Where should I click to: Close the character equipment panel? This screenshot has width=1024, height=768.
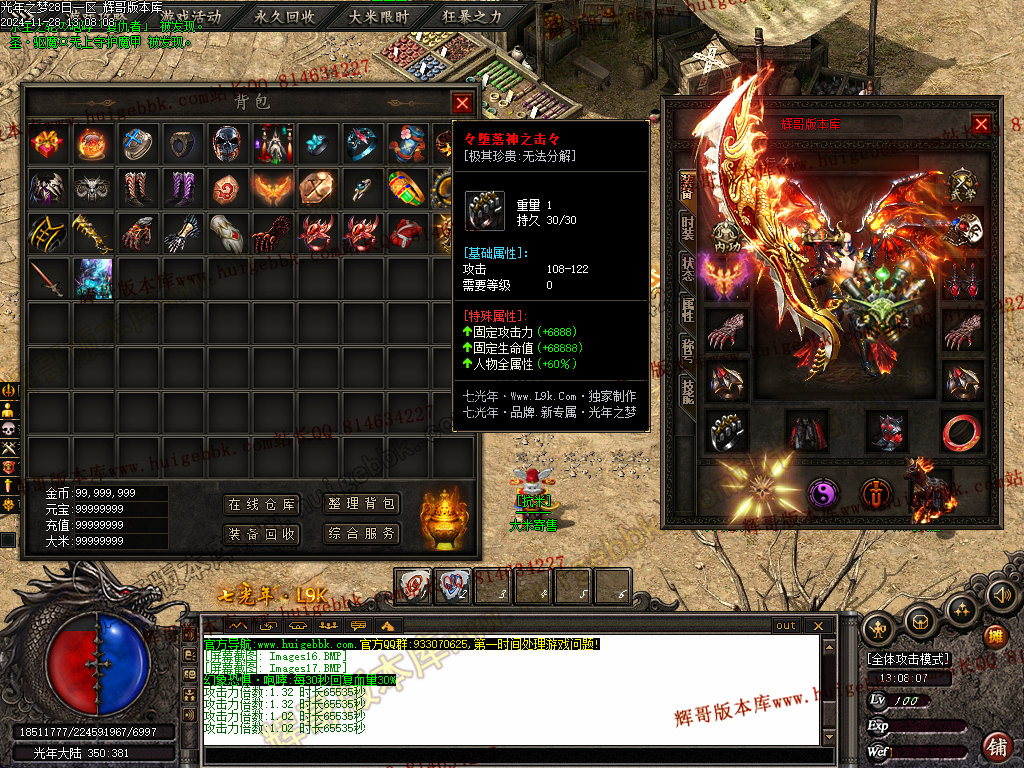pyautogui.click(x=981, y=124)
